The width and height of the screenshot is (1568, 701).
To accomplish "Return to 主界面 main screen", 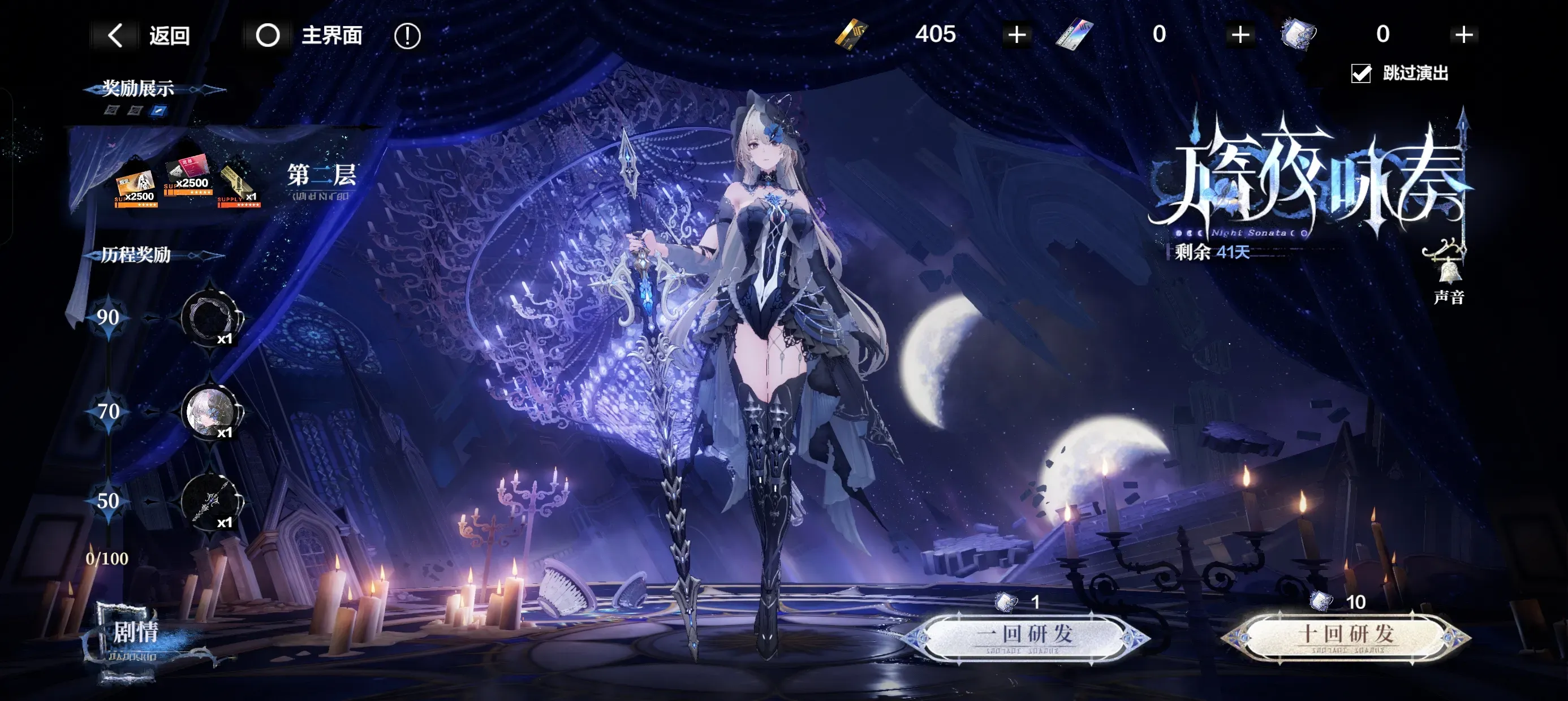I will (x=309, y=35).
